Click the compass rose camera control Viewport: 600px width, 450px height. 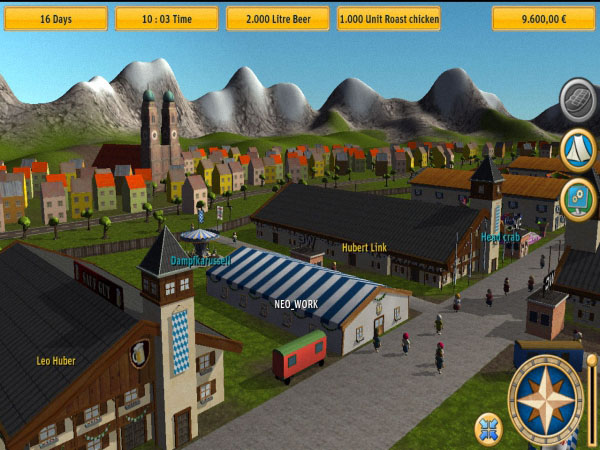tap(545, 400)
